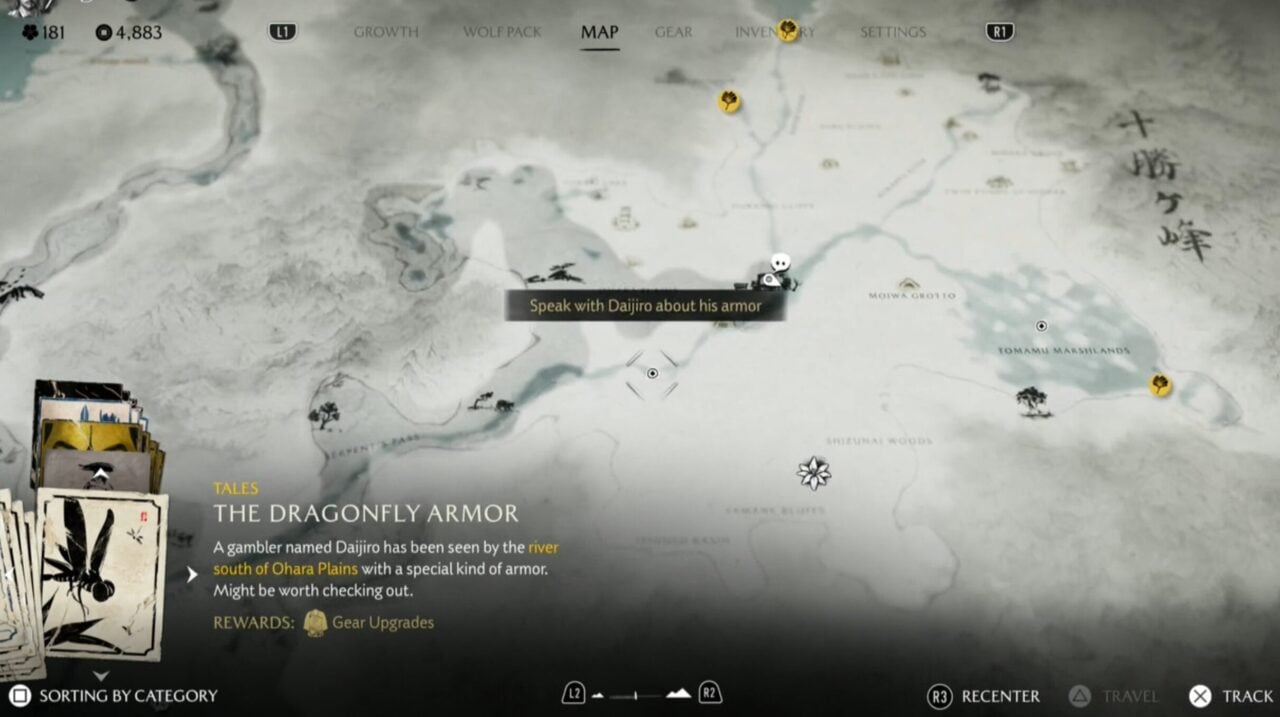Open the Settings tab
The image size is (1280, 717).
click(x=894, y=32)
